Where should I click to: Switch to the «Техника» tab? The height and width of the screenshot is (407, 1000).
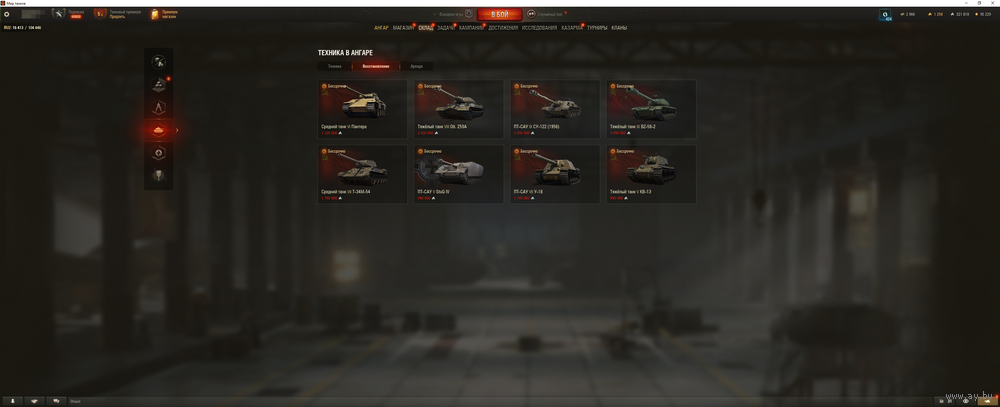334,66
